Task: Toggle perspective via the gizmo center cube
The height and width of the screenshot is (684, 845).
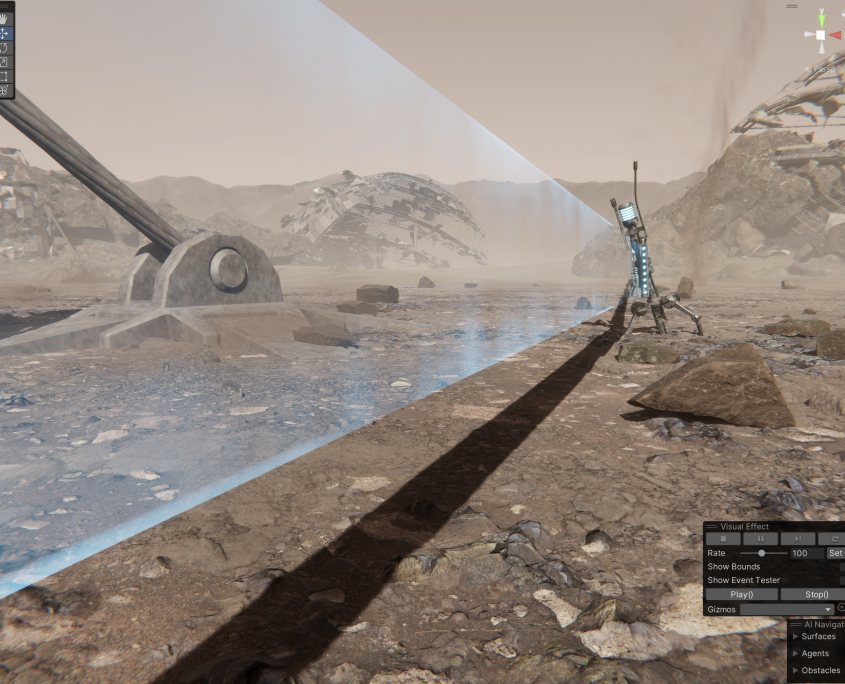Action: 821,35
